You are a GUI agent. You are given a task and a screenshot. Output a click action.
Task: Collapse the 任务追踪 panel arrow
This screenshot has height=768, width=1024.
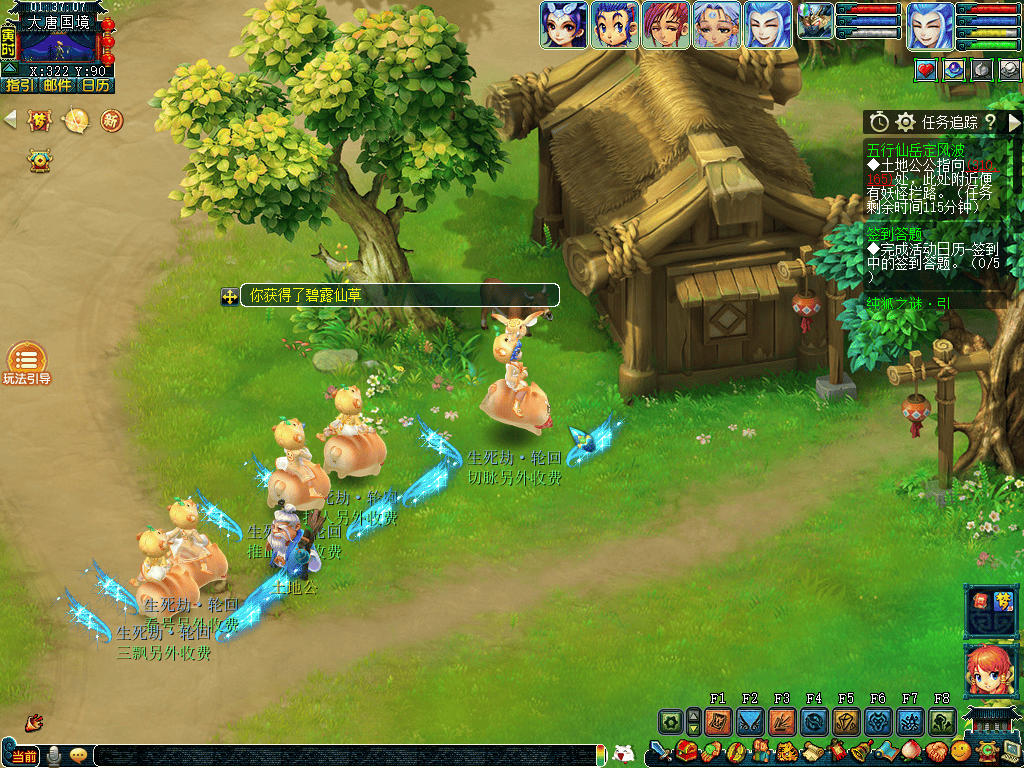1014,122
